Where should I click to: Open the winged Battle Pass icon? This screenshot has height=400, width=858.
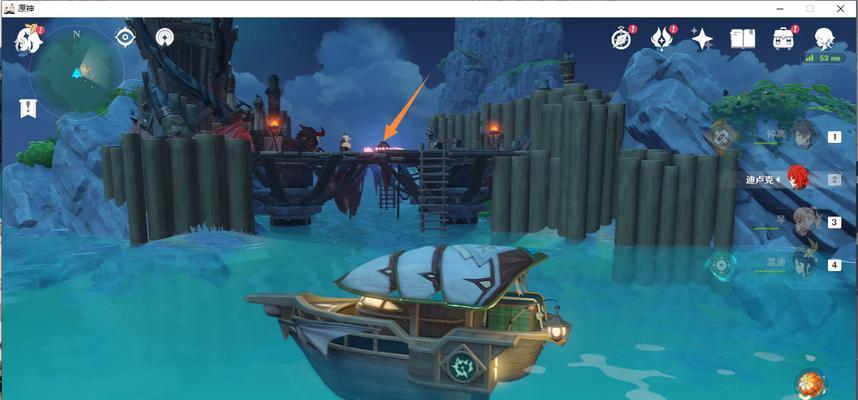coord(663,39)
